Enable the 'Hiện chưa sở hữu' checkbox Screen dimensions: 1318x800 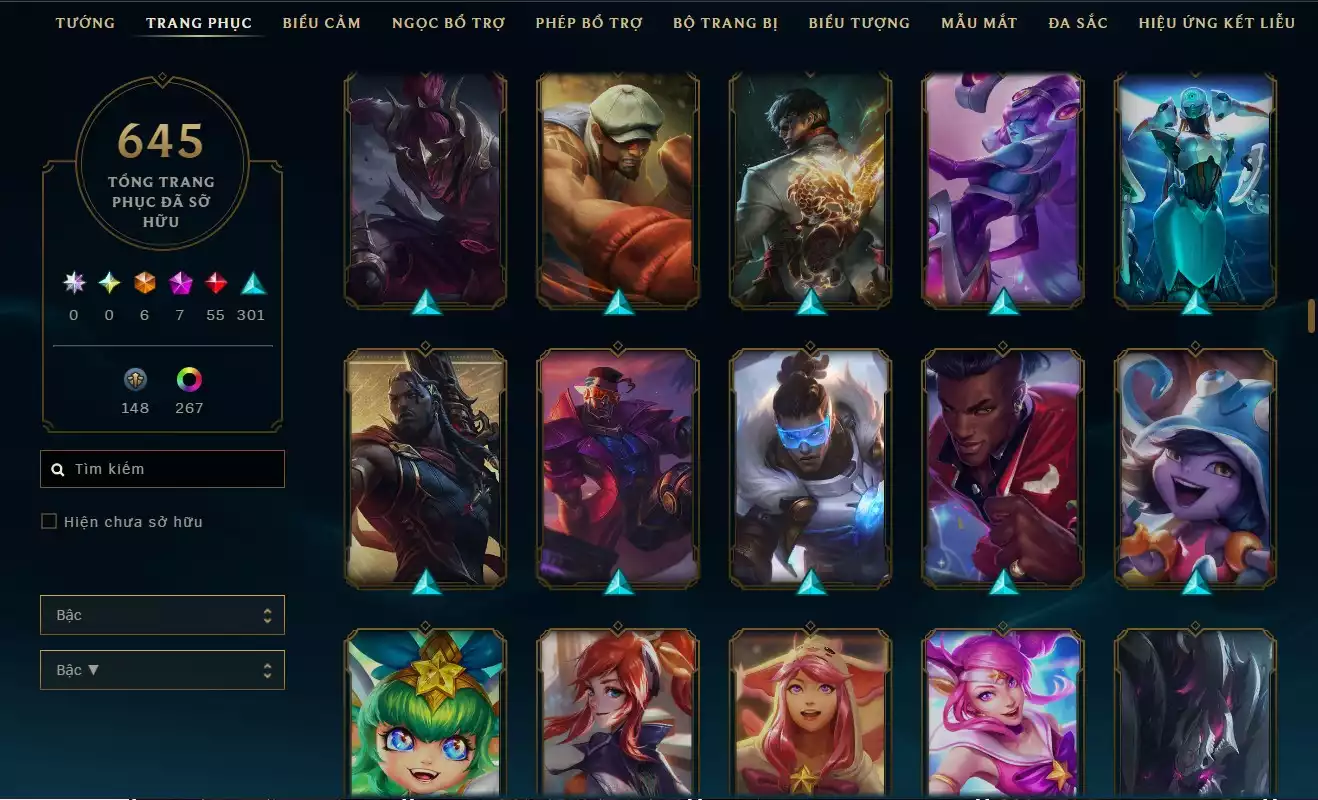[48, 521]
